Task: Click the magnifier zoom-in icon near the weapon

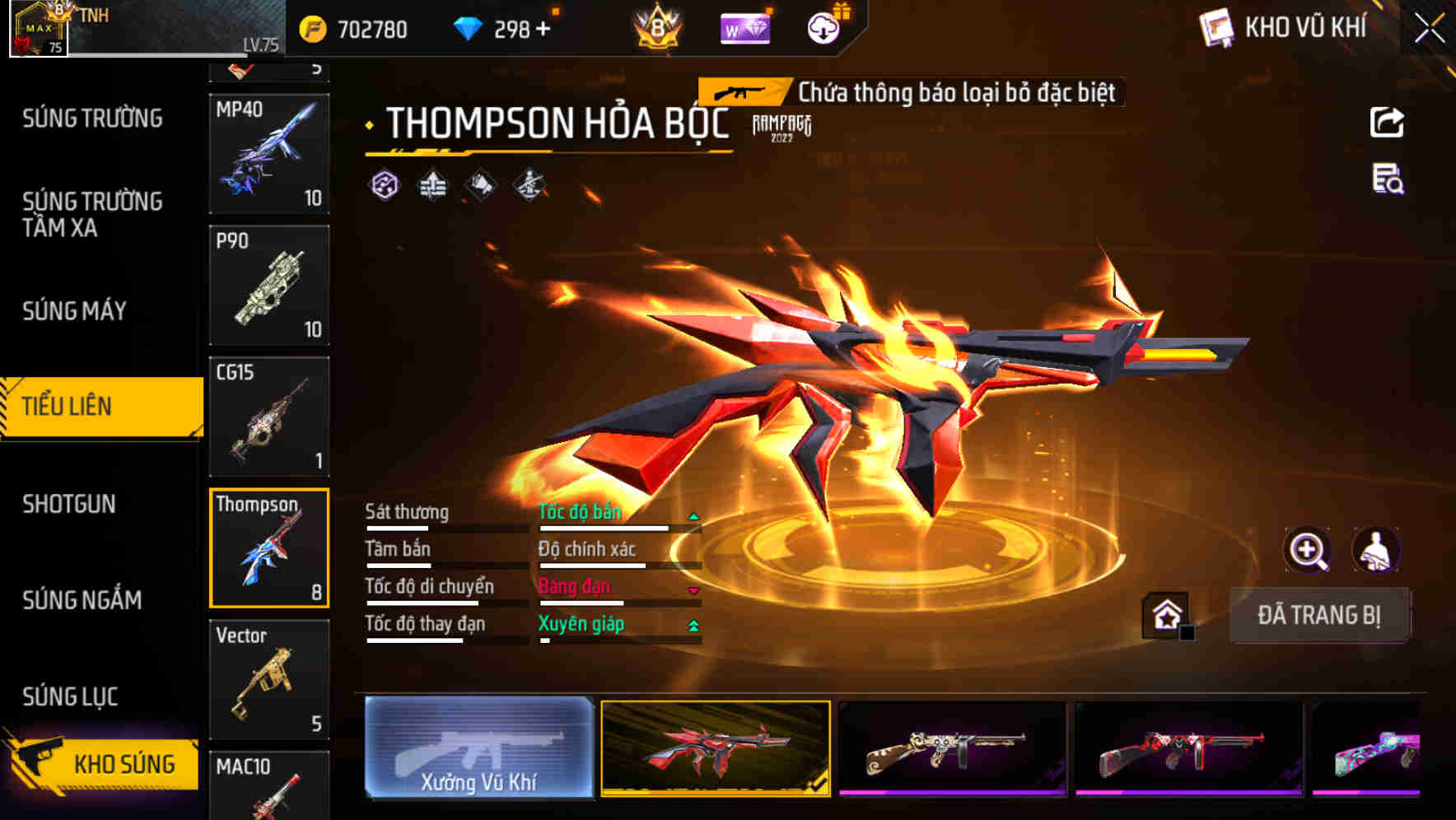Action: coord(1309,550)
